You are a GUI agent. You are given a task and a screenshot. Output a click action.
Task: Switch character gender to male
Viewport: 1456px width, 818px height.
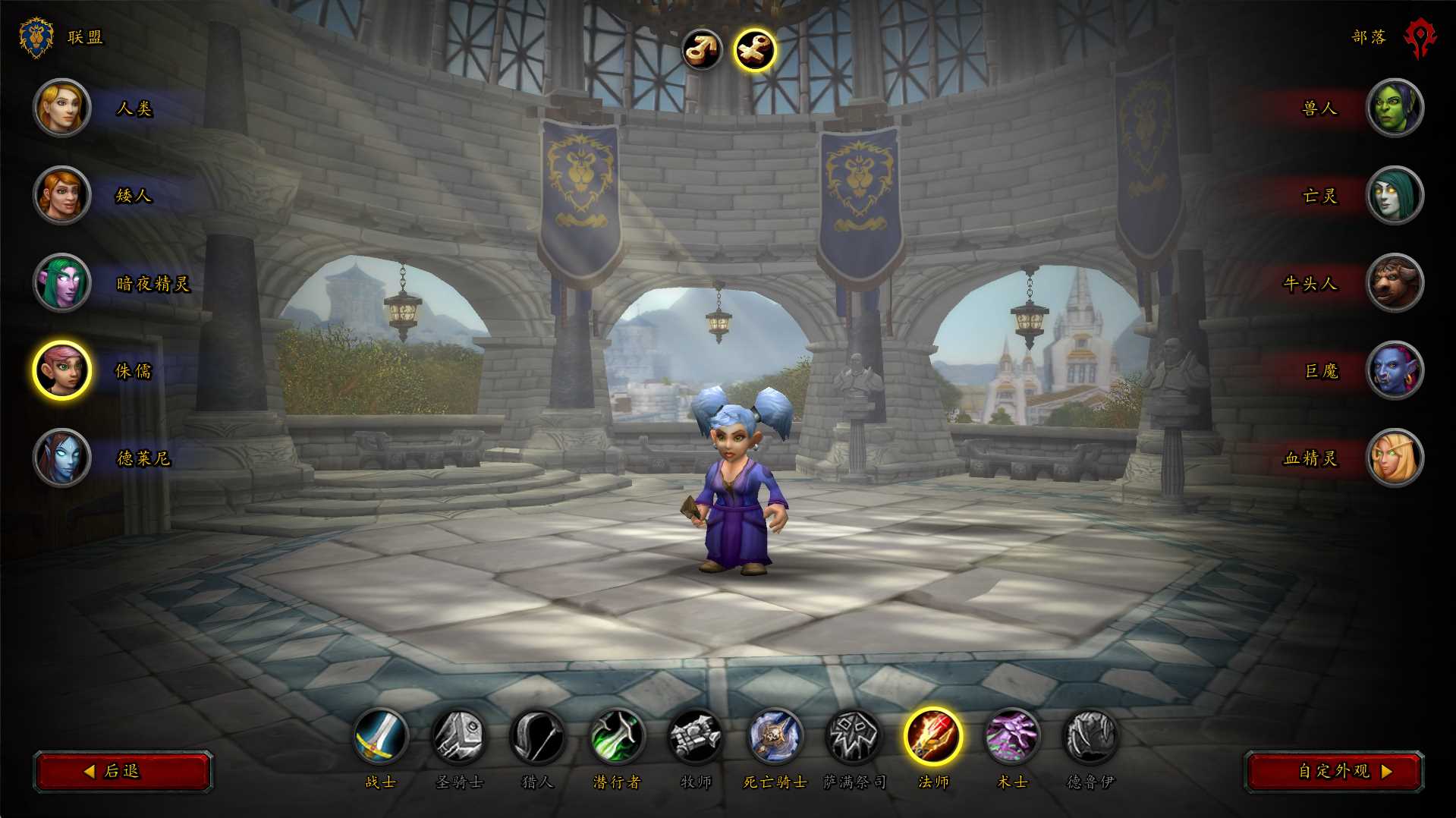(701, 50)
